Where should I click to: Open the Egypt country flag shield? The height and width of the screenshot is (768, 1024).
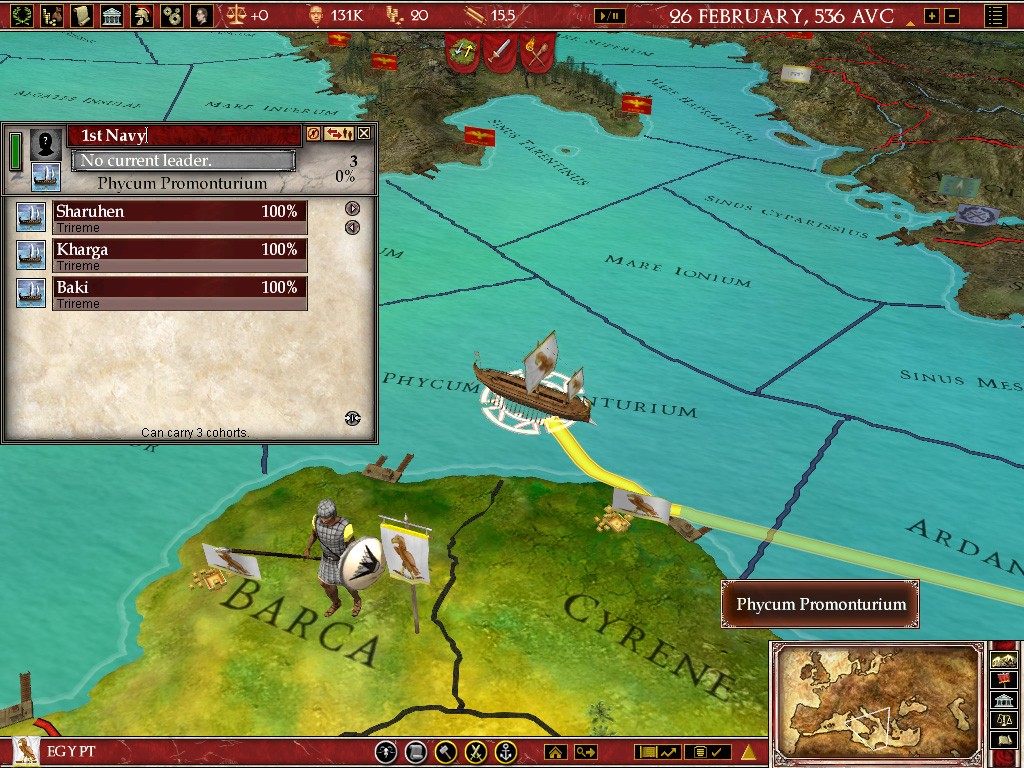(x=27, y=752)
